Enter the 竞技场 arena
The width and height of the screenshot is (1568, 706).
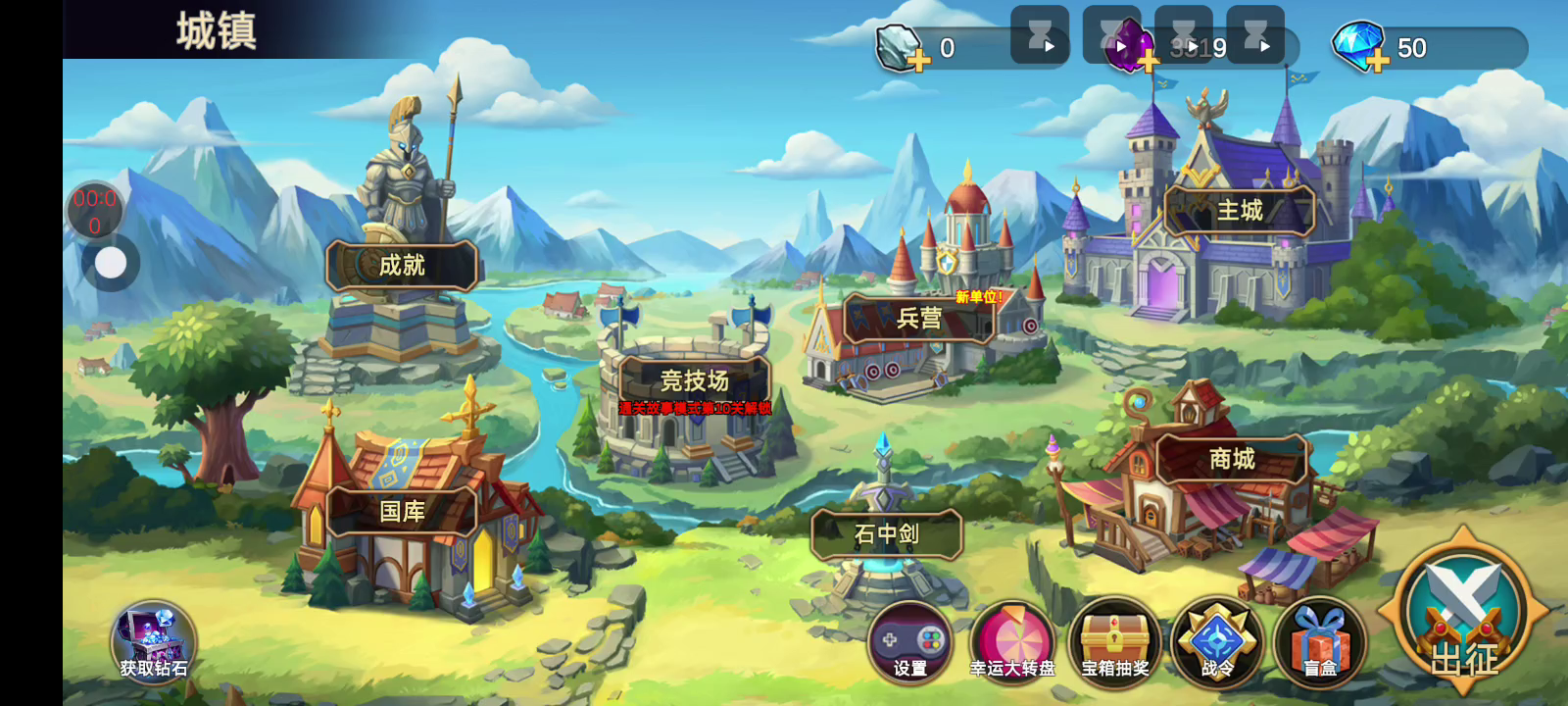click(x=694, y=380)
